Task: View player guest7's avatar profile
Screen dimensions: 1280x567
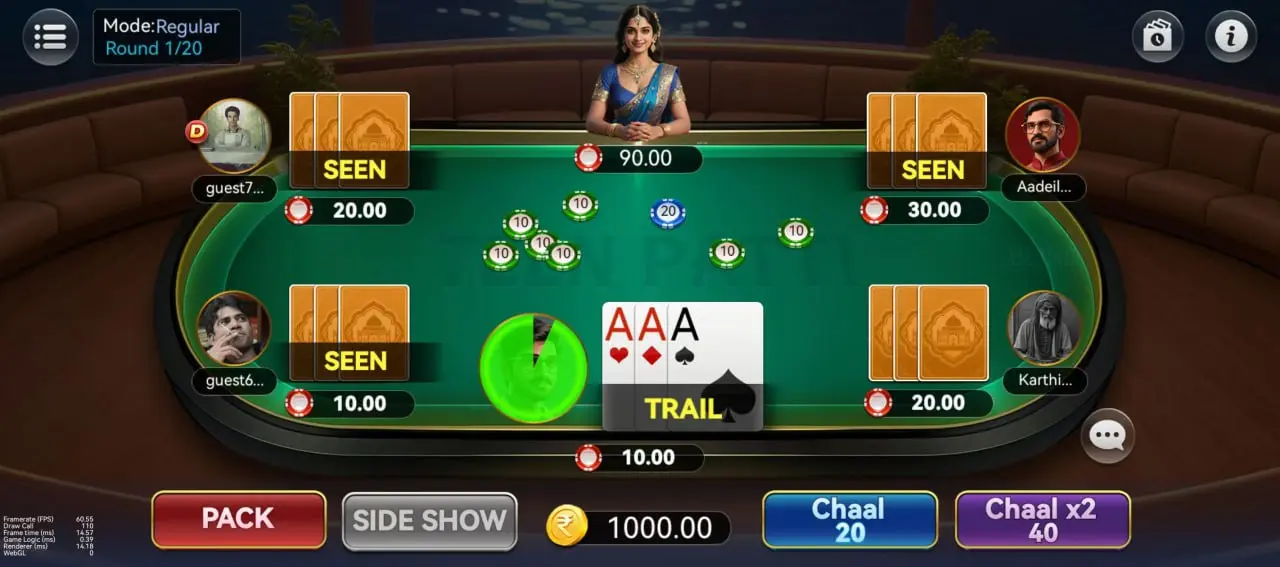Action: point(234,135)
